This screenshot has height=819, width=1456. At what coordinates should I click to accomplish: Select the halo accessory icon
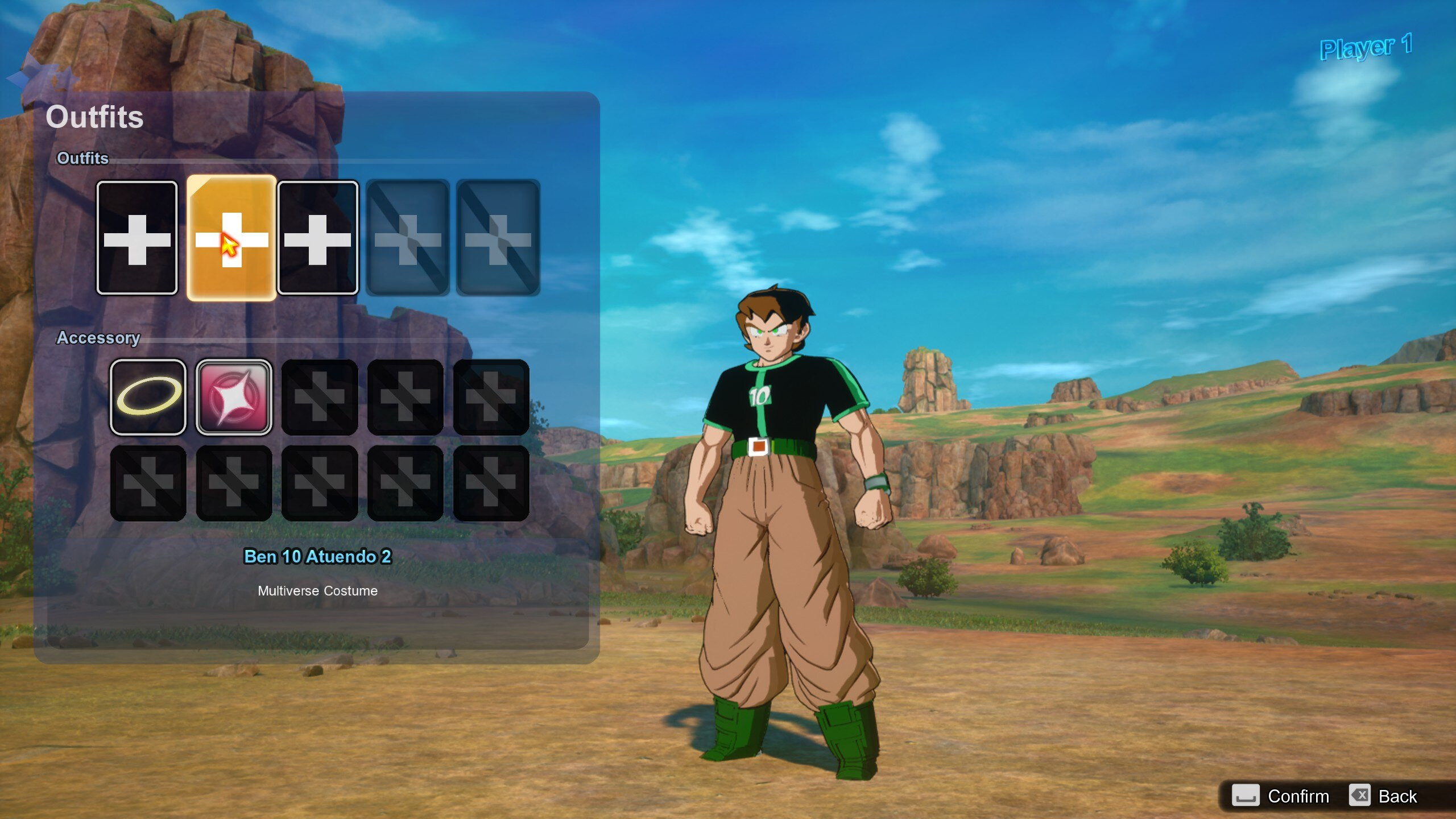point(148,397)
